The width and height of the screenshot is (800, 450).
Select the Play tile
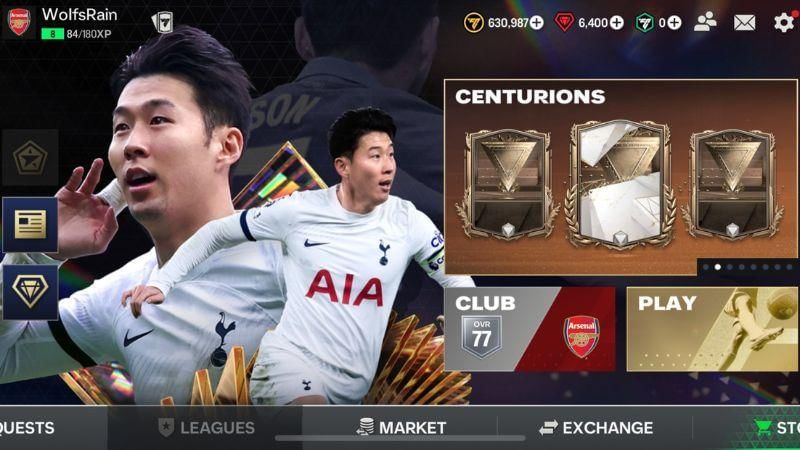(x=712, y=329)
